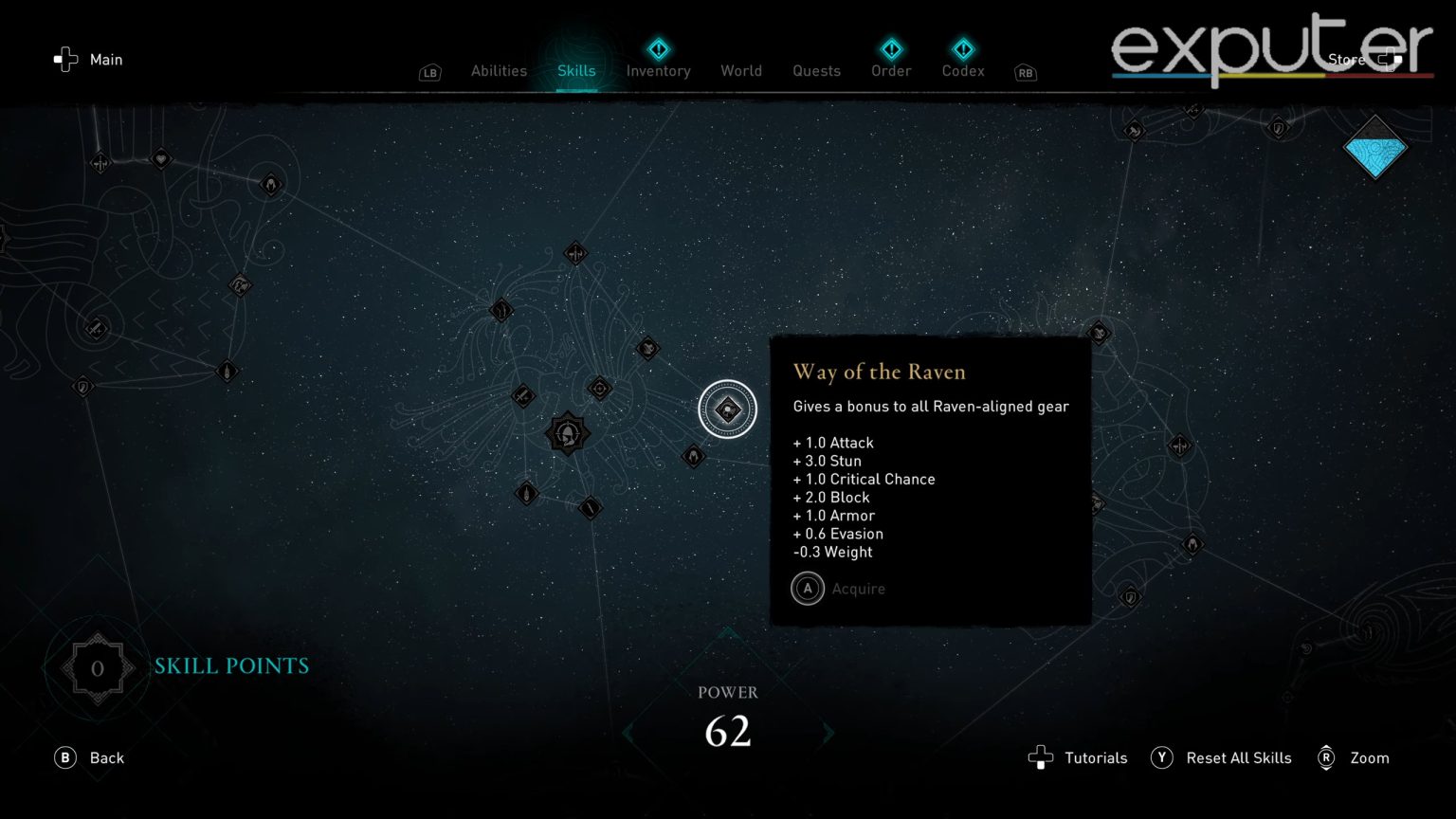Select the Way of the Raven skill node

727,409
